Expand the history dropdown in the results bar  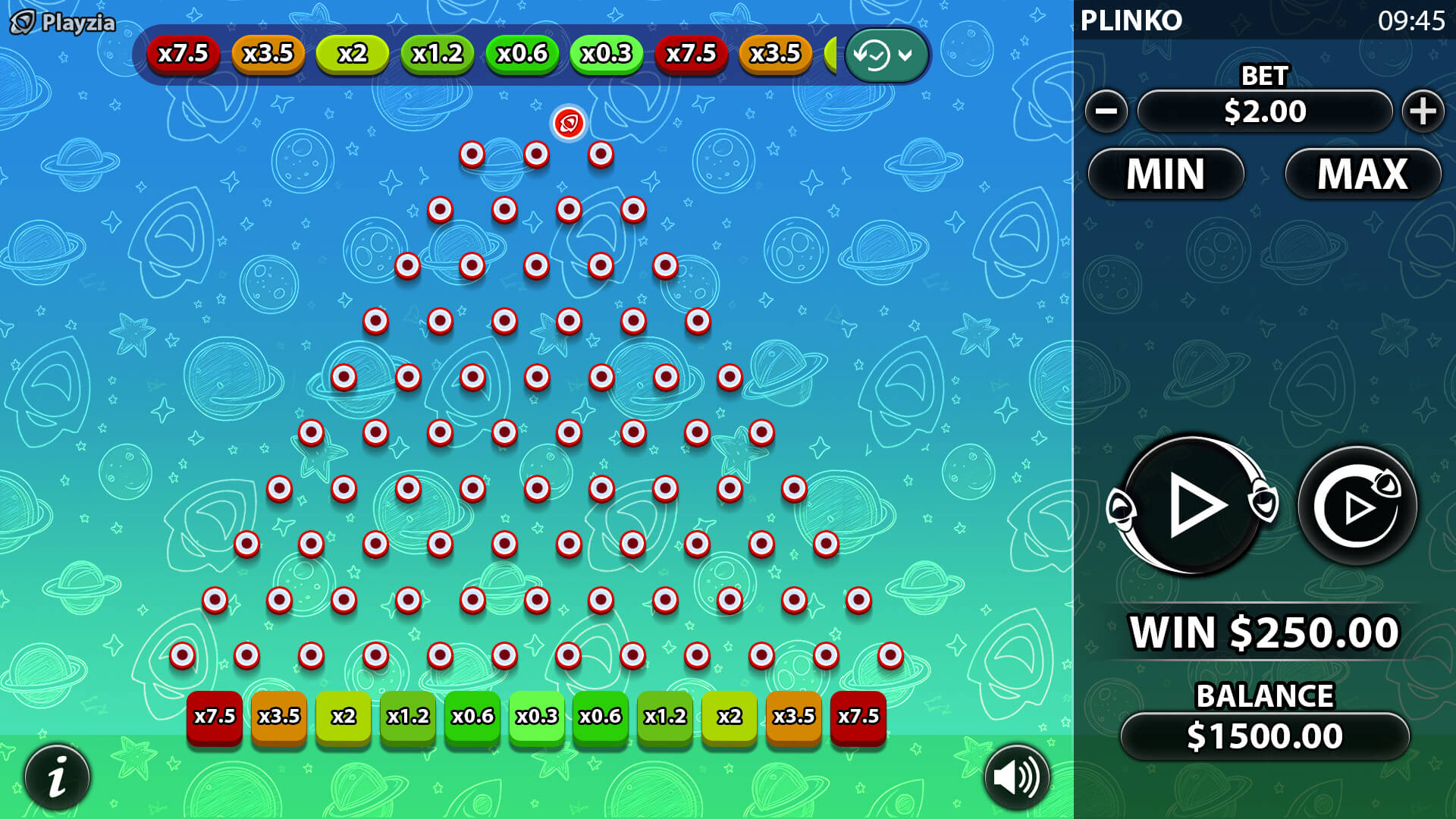(886, 55)
